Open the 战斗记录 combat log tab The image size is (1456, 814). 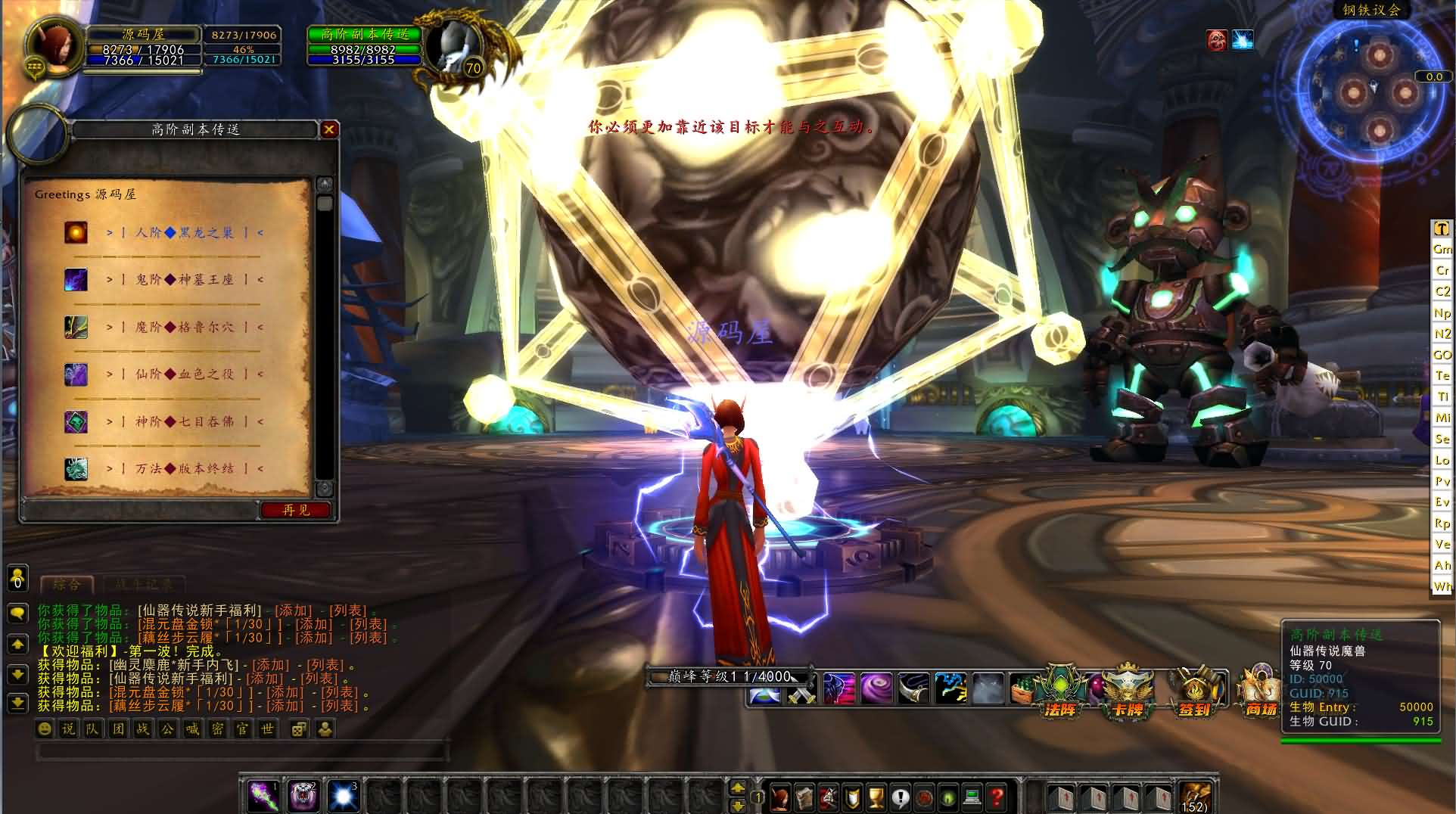click(x=144, y=584)
